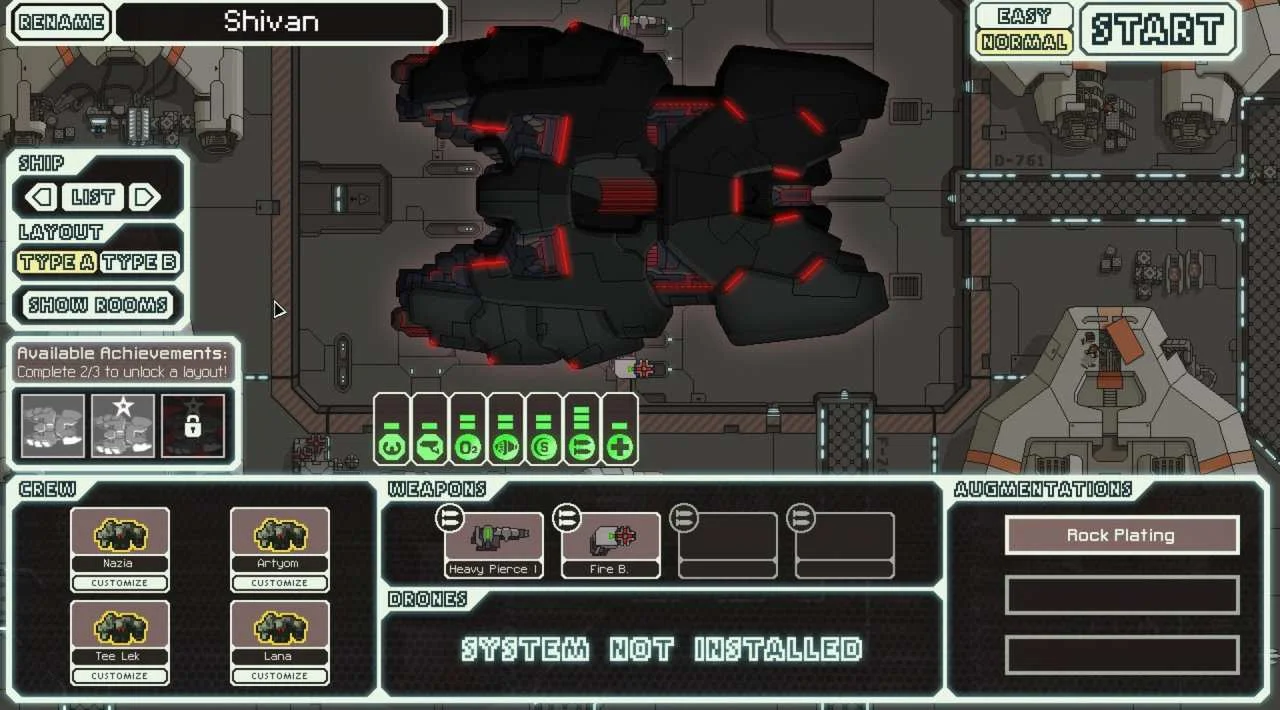The width and height of the screenshot is (1280, 710).
Task: Select the Heavy Pierce I weapon slot
Action: (x=494, y=545)
